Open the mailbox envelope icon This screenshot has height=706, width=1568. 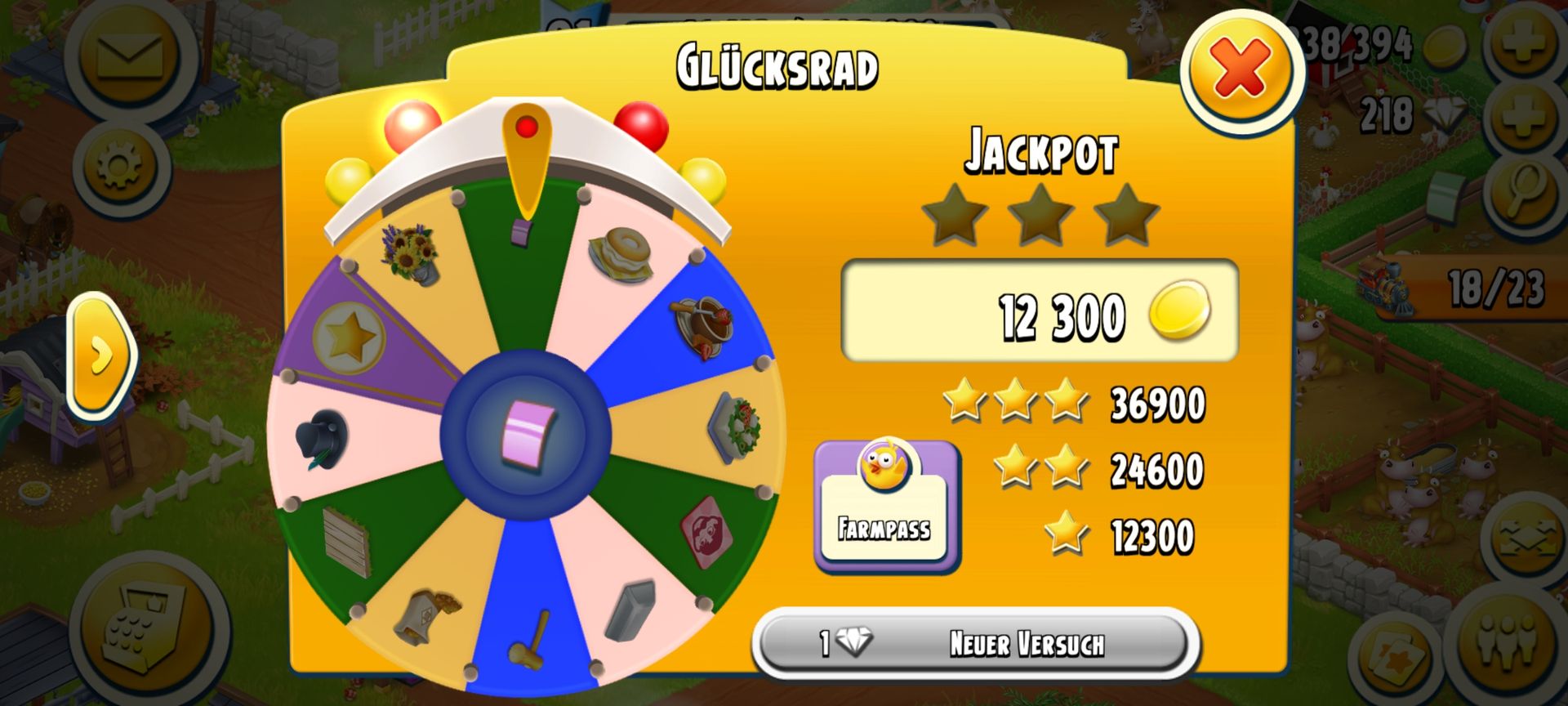(x=129, y=56)
